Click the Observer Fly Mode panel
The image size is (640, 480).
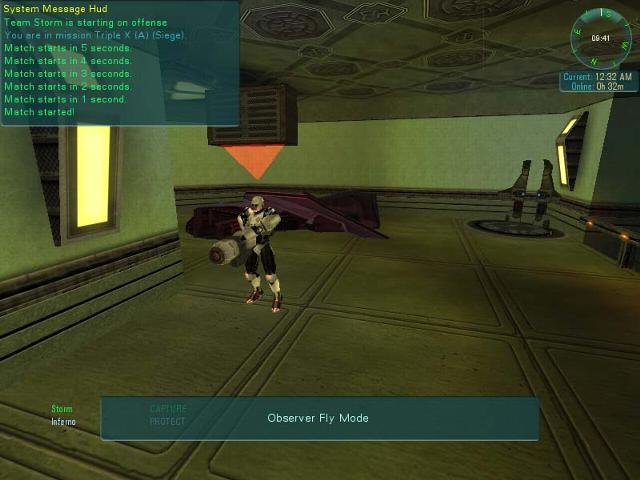pos(319,418)
